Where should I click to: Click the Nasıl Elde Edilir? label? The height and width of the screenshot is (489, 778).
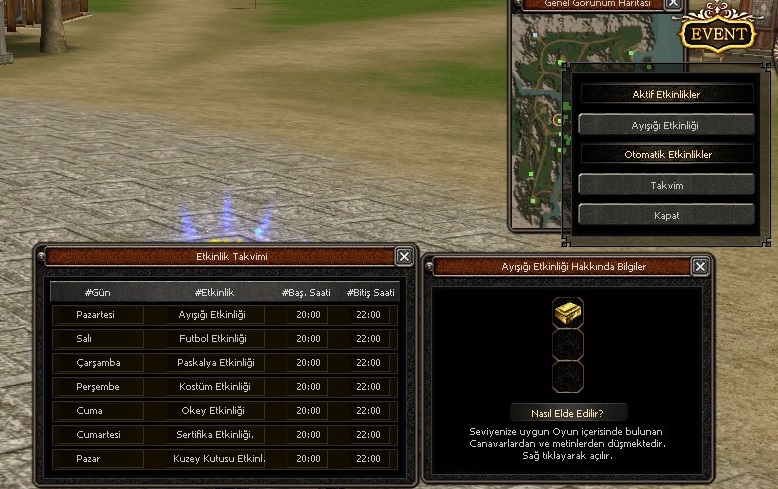coord(568,412)
